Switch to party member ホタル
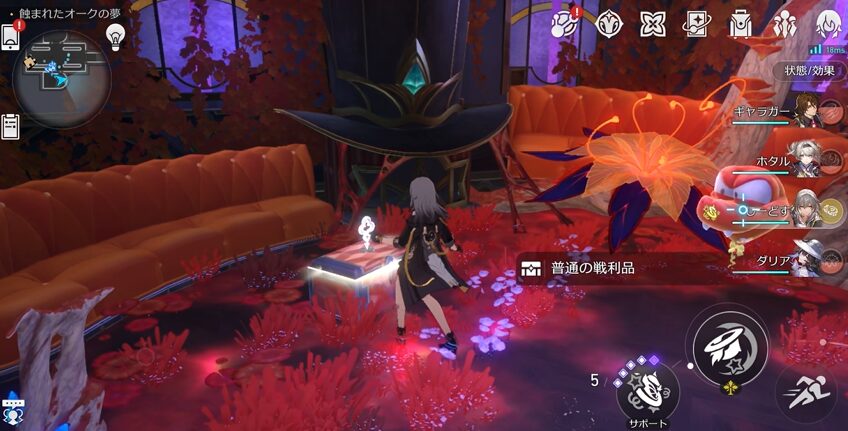 pos(805,160)
